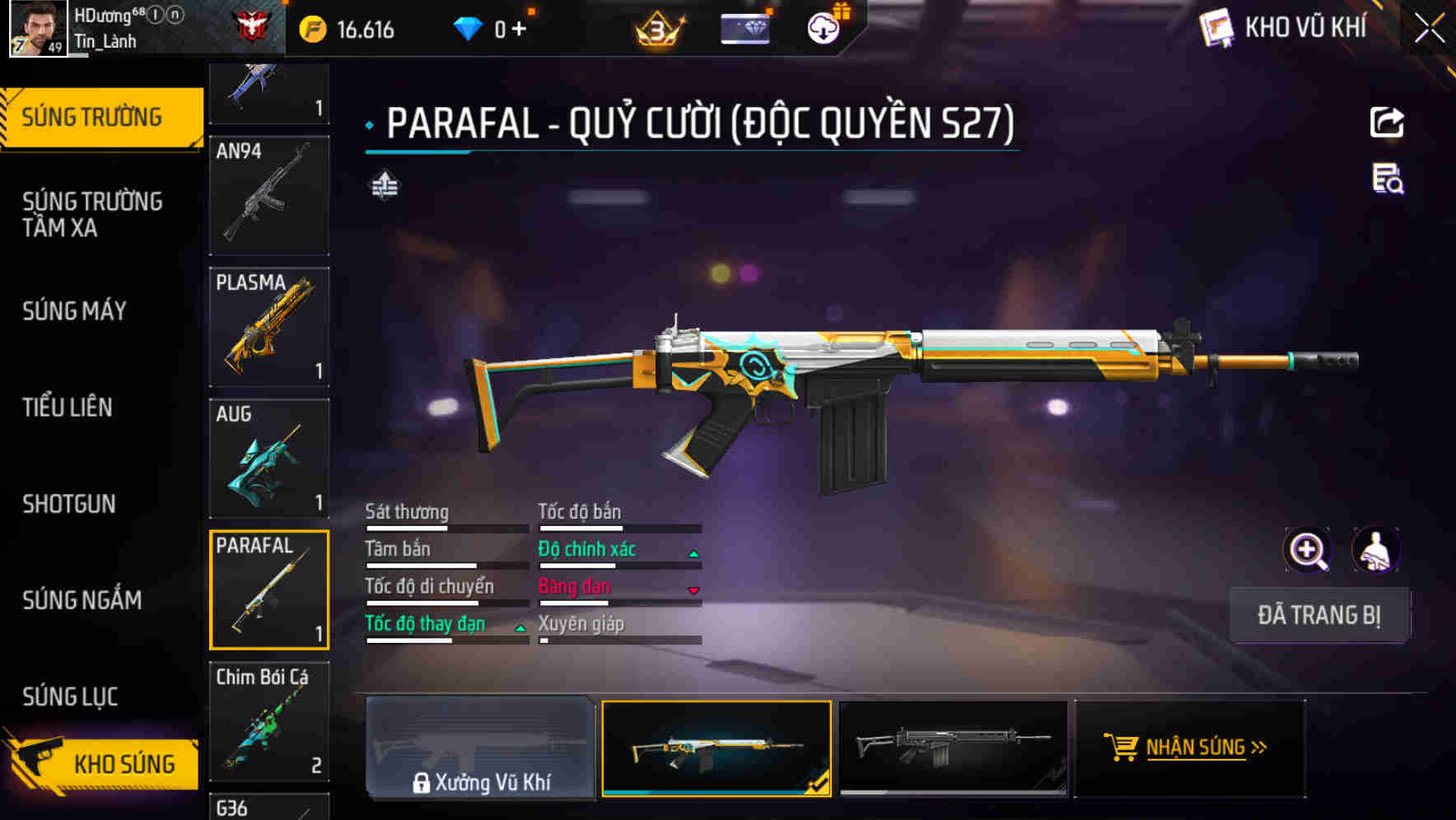The image size is (1456, 820).
Task: Open weapon info search icon
Action: tap(1388, 183)
